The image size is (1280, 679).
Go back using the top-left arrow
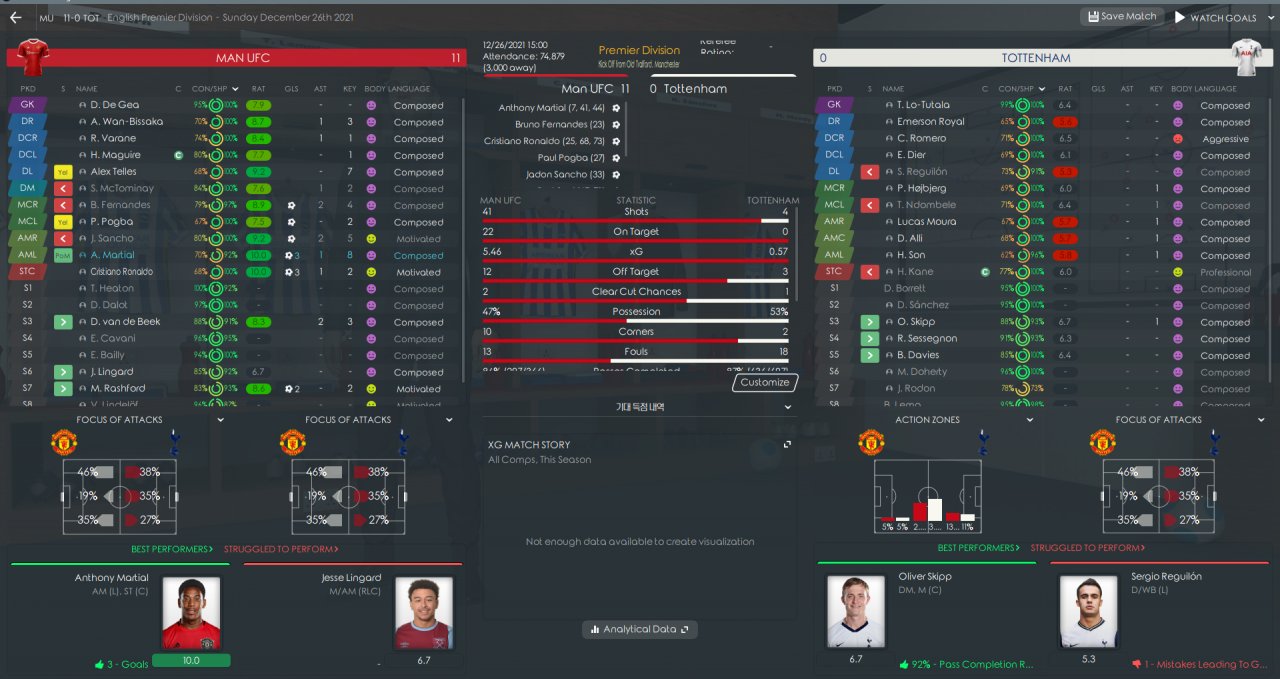click(15, 17)
